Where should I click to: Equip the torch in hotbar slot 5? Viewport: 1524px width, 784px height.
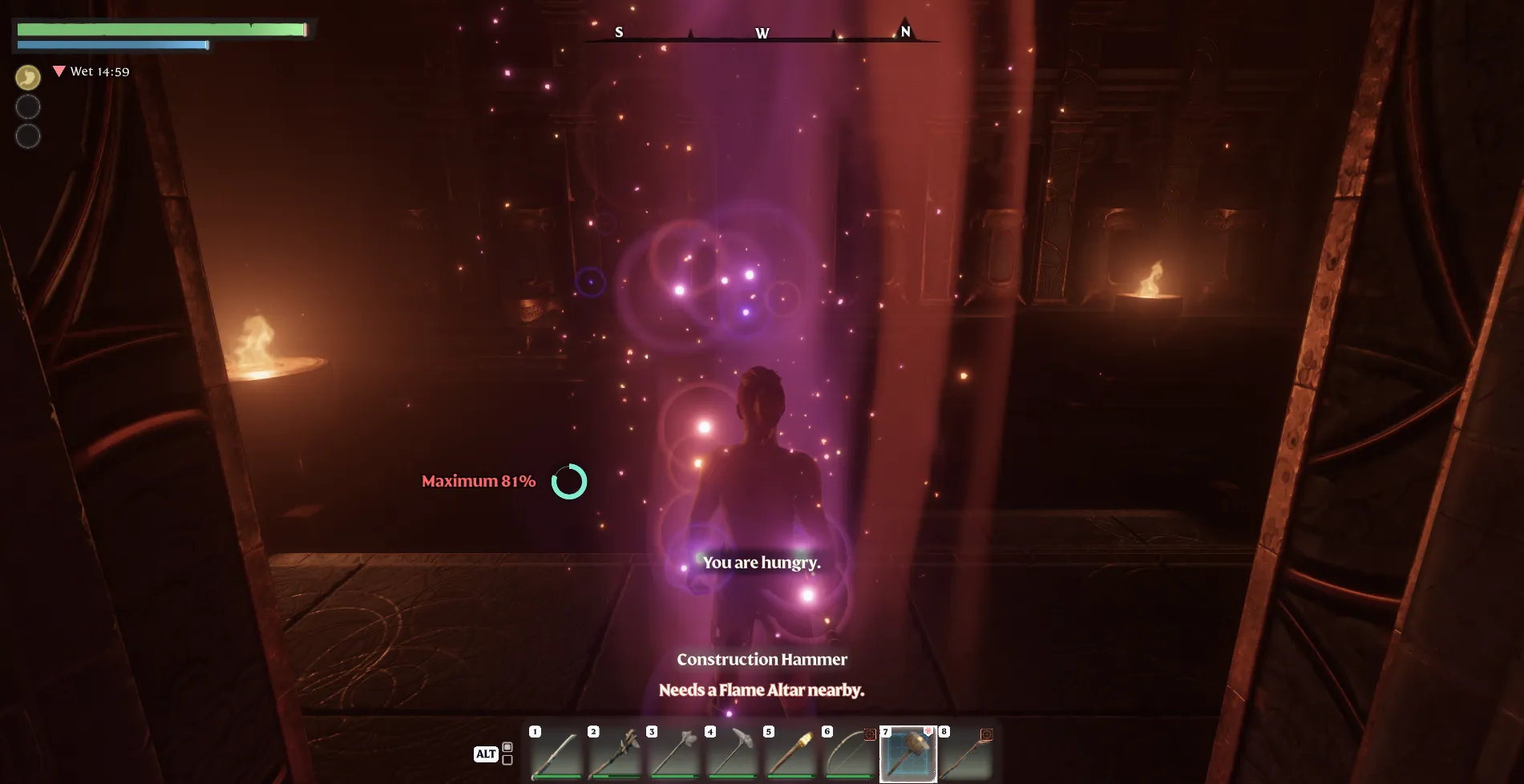tap(791, 754)
